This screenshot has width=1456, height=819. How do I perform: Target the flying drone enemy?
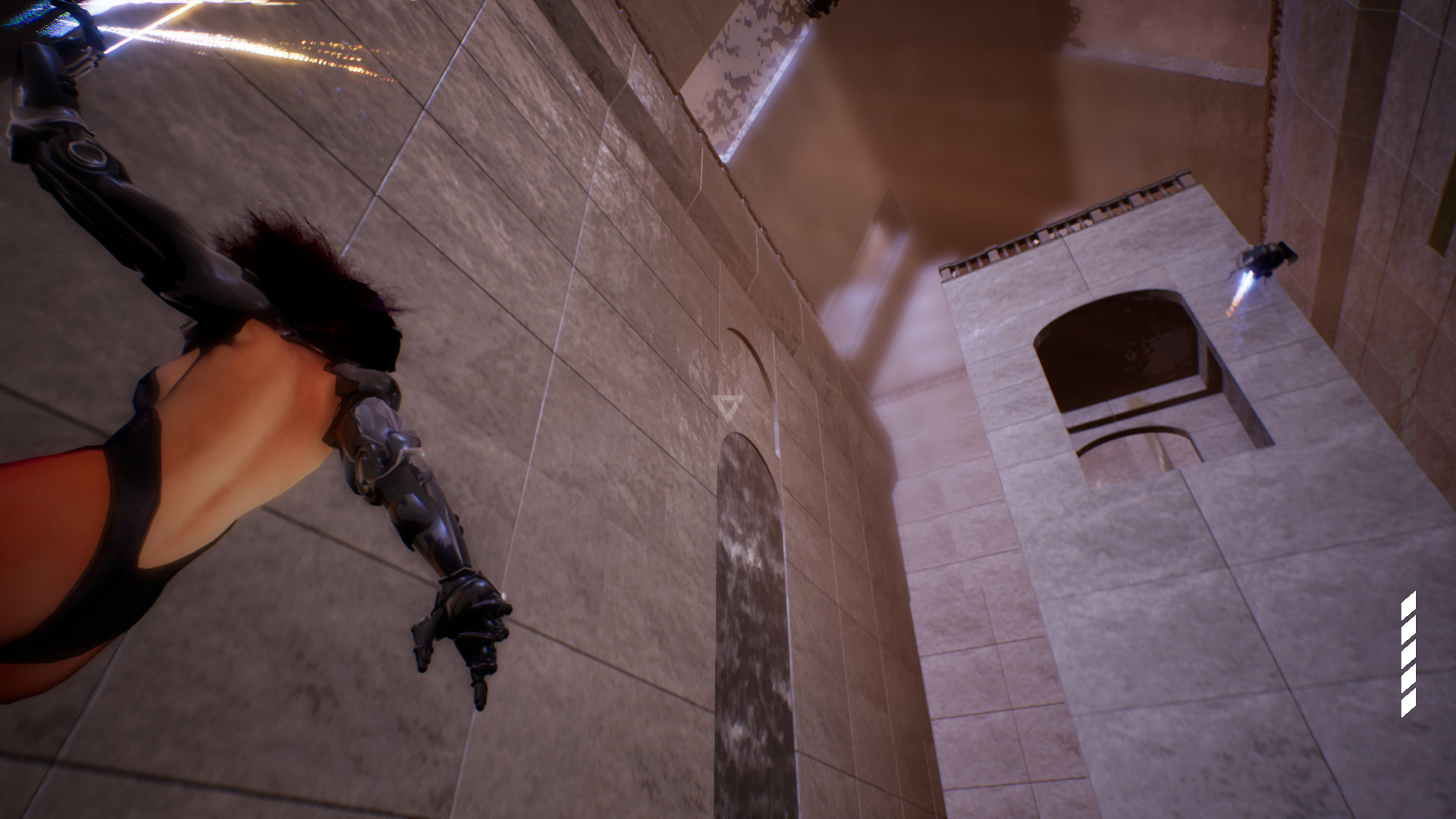pyautogui.click(x=1267, y=257)
